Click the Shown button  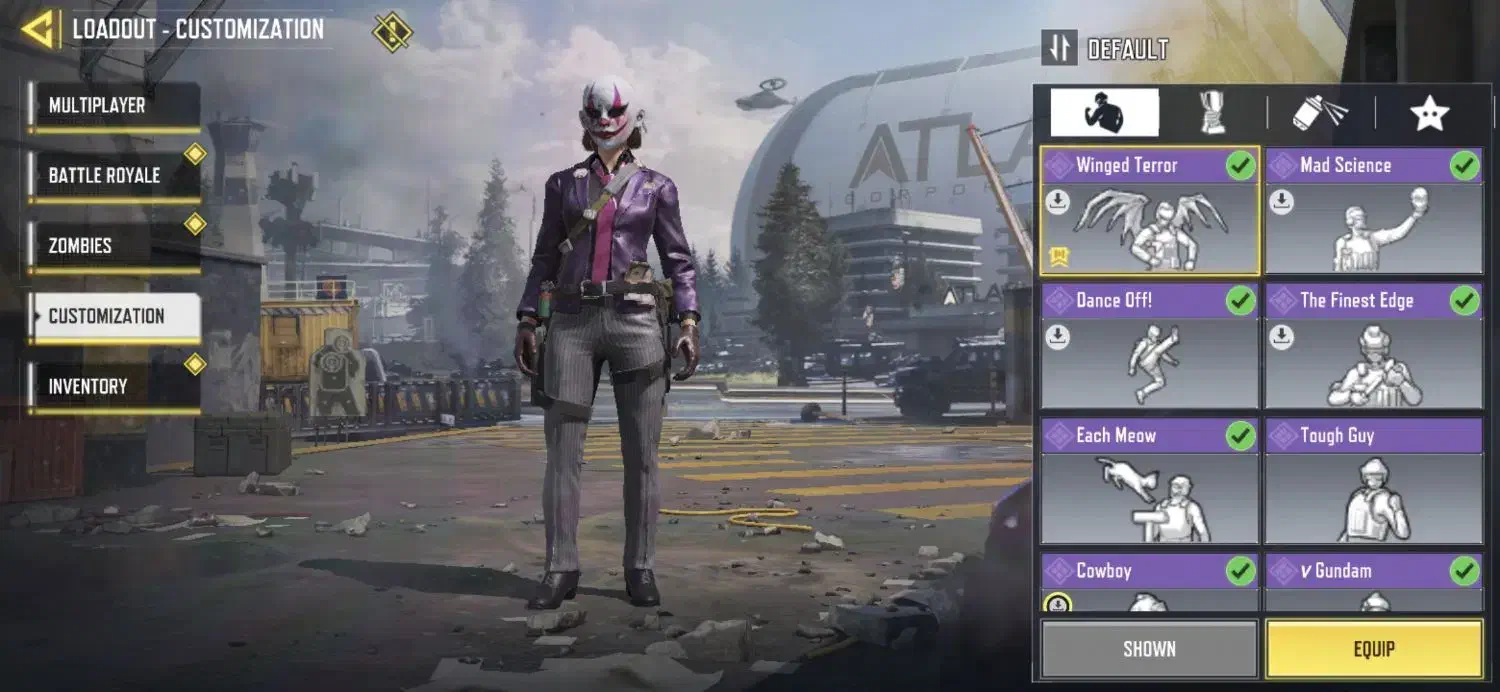(1149, 649)
